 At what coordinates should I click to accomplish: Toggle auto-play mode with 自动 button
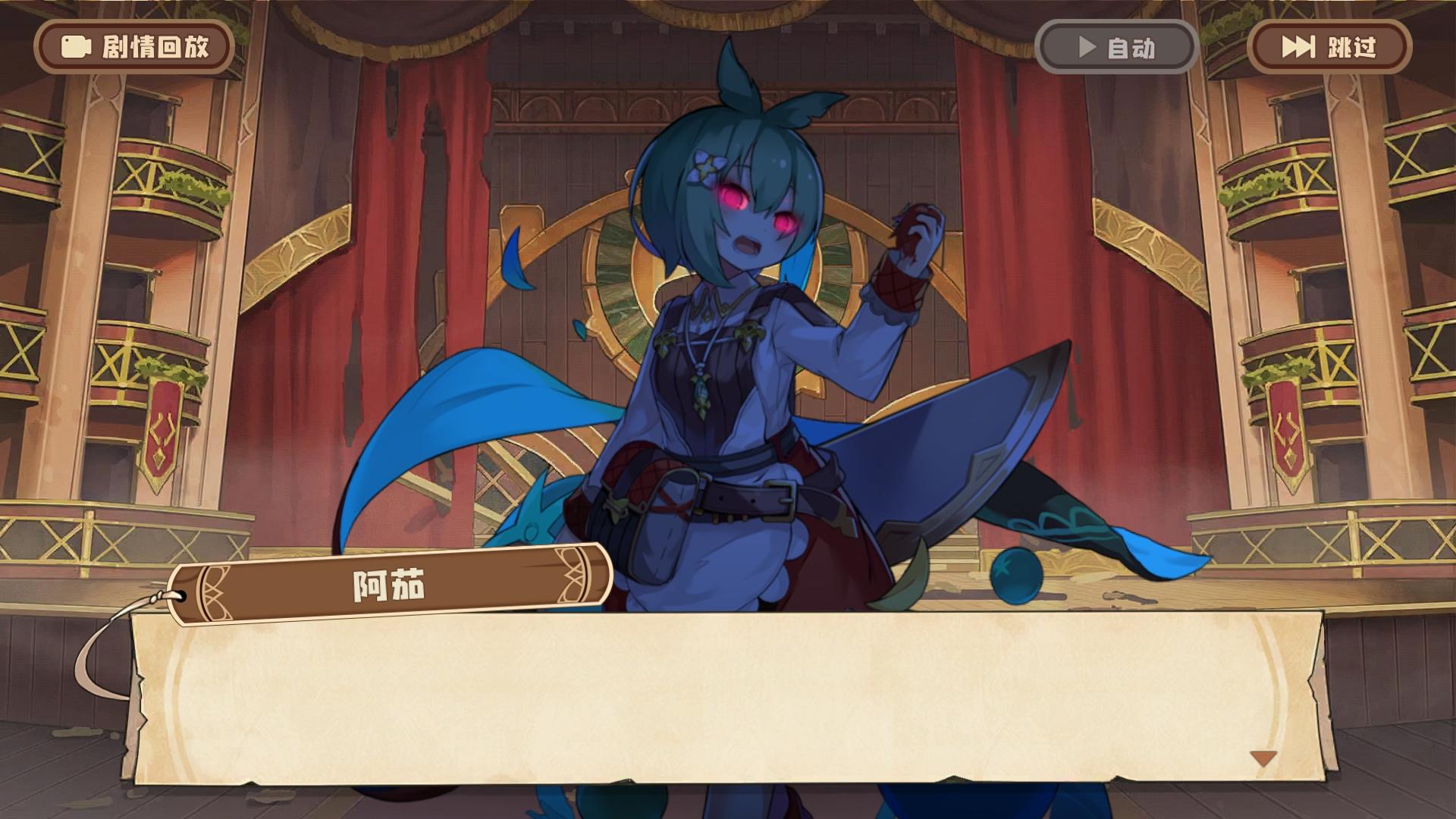(x=1115, y=48)
